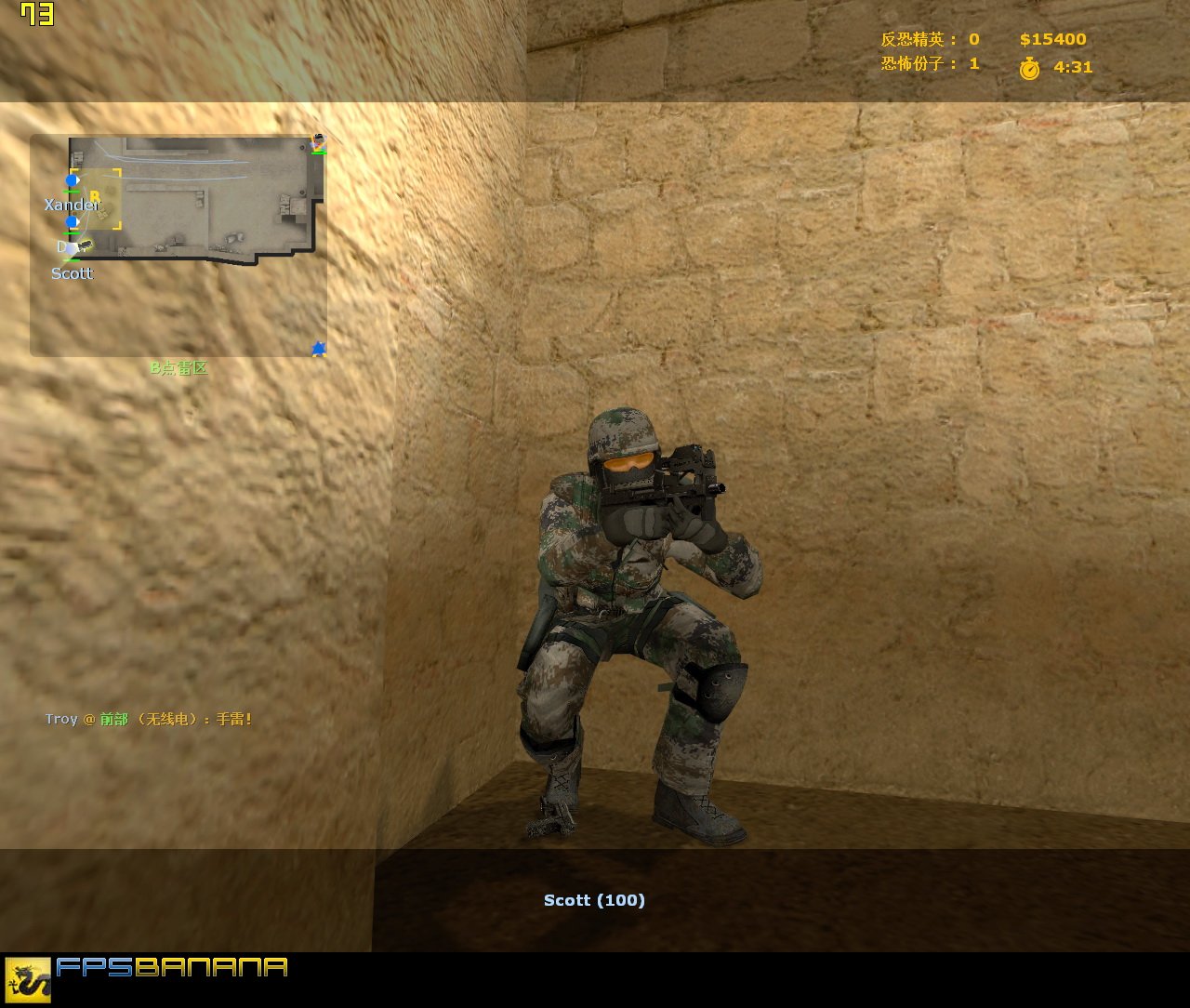
Task: Select the yellow B bombsite marker on radar
Action: 95,195
